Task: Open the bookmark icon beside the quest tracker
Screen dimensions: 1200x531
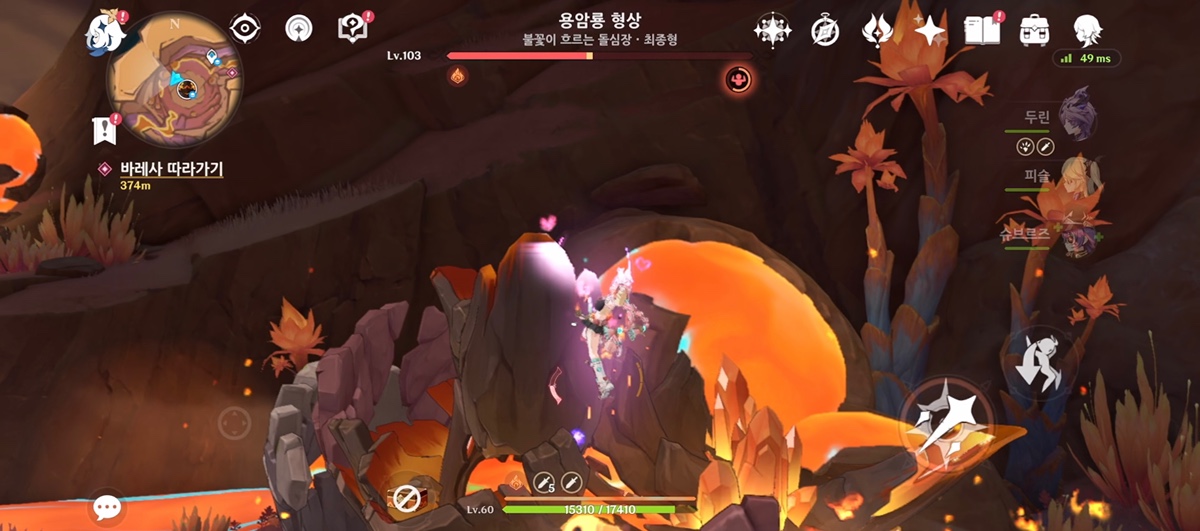Action: coord(102,129)
